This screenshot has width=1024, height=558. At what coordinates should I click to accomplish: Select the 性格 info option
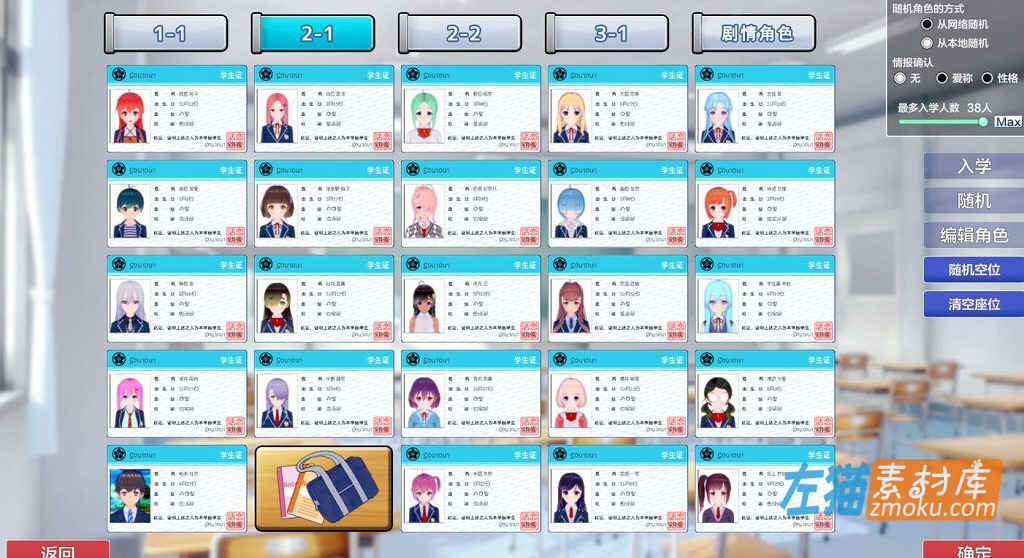(x=988, y=78)
